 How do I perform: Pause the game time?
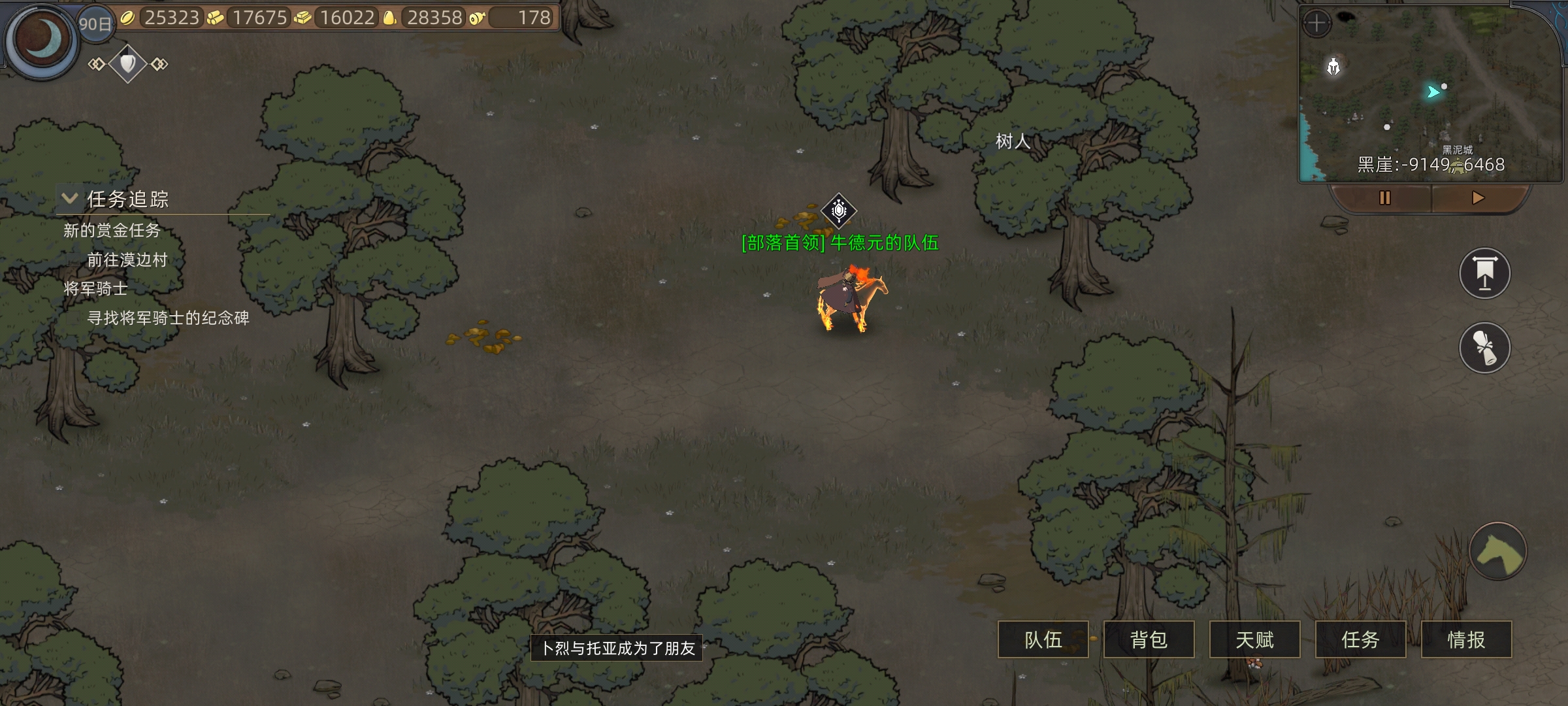[x=1384, y=198]
